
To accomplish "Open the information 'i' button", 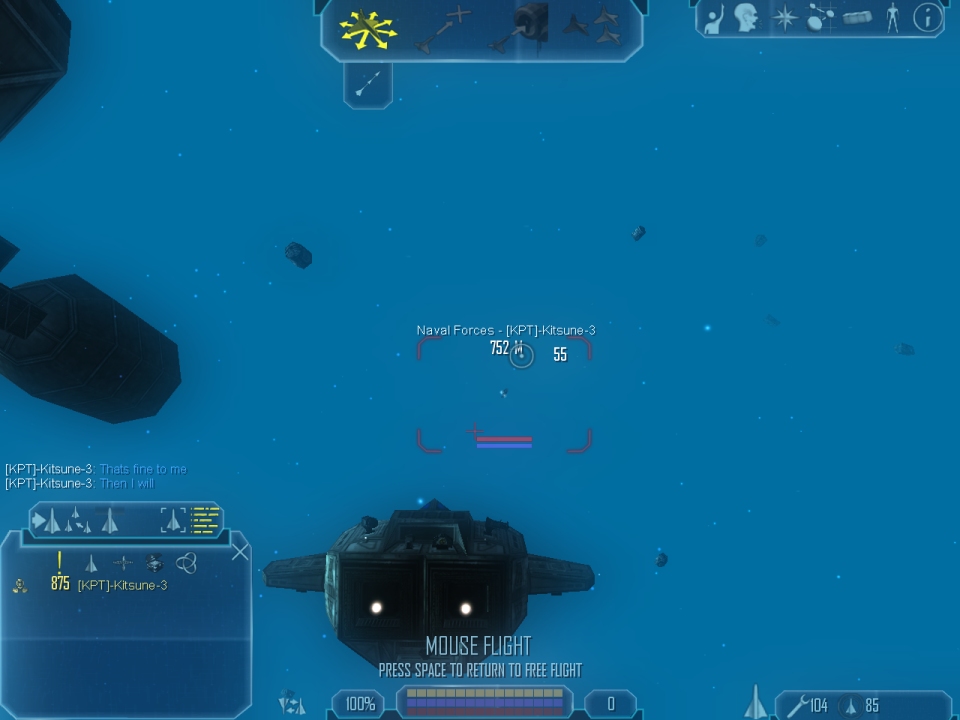I will coord(927,19).
